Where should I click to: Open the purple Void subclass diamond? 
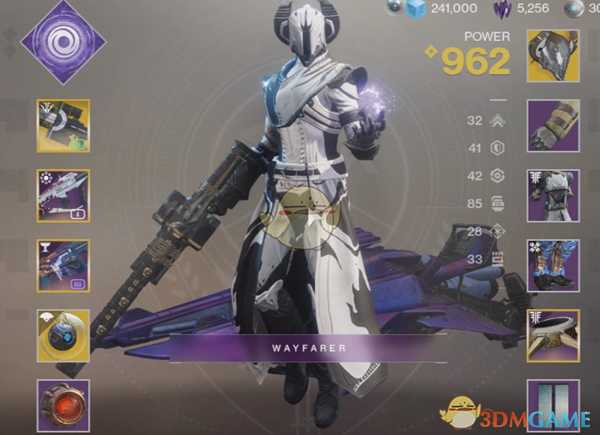(x=64, y=42)
